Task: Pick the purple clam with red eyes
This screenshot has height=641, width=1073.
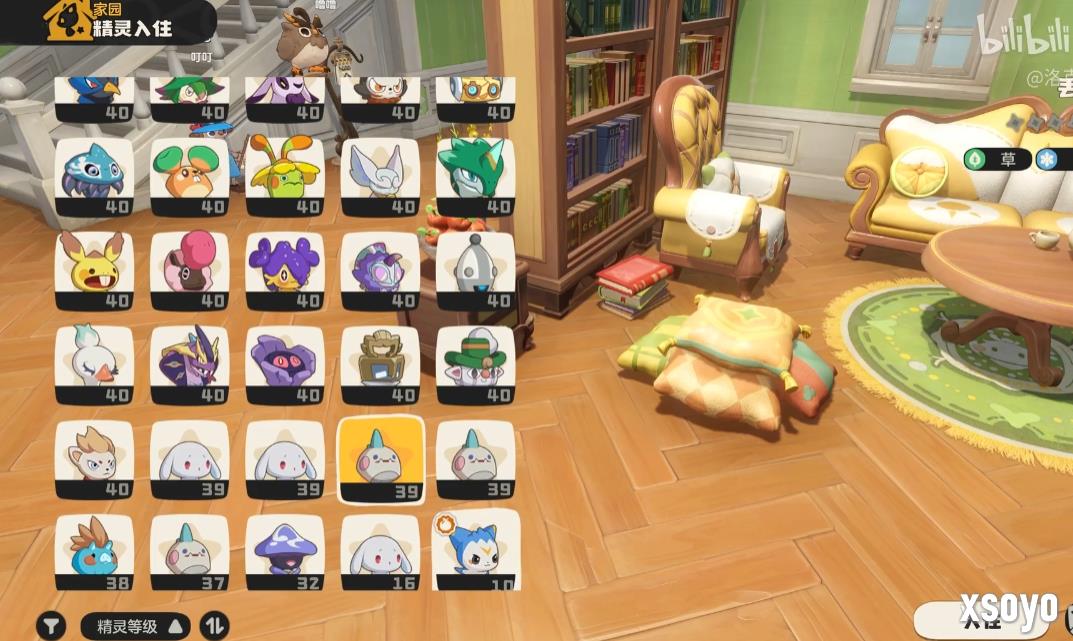Action: coord(284,364)
